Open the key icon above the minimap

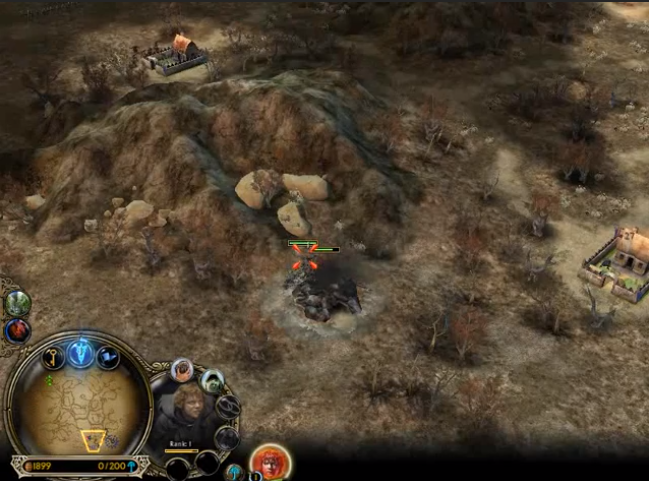pyautogui.click(x=53, y=357)
